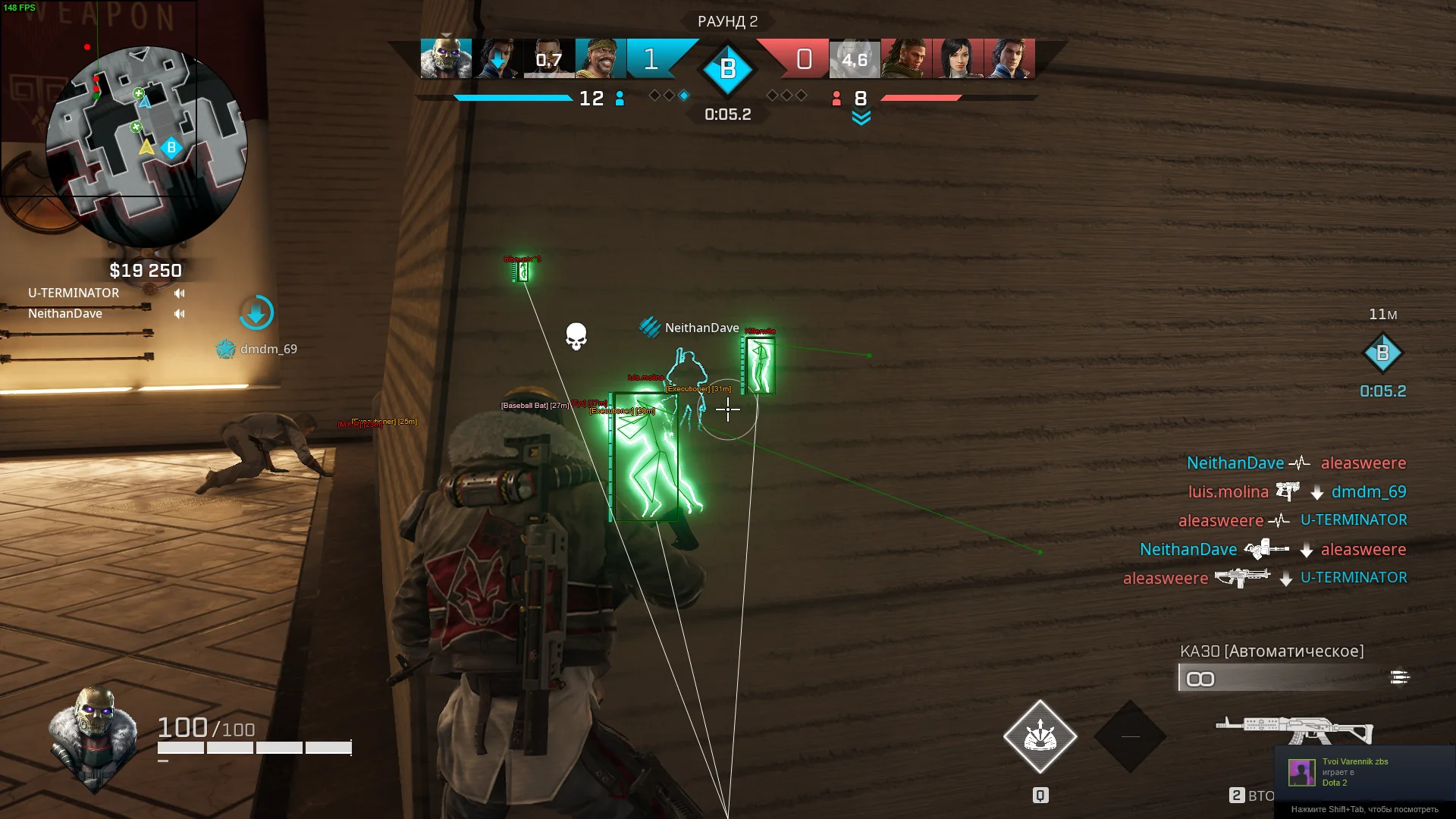
Task: Activate the ability icon in the white diamond
Action: click(x=1040, y=736)
